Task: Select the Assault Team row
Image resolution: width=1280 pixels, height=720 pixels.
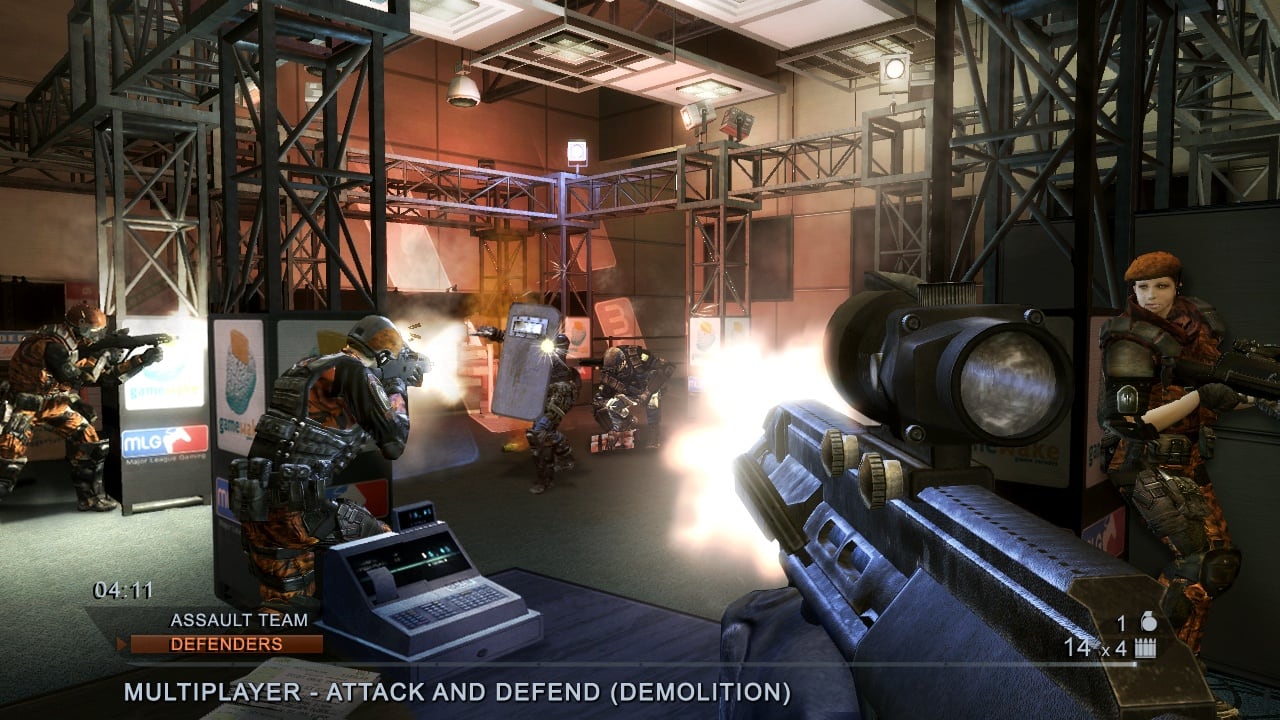Action: coord(224,620)
